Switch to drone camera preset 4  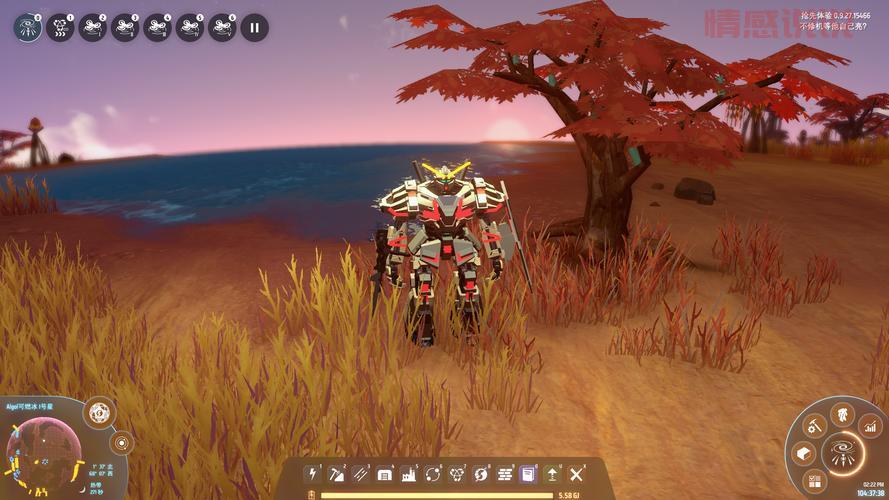(x=157, y=27)
